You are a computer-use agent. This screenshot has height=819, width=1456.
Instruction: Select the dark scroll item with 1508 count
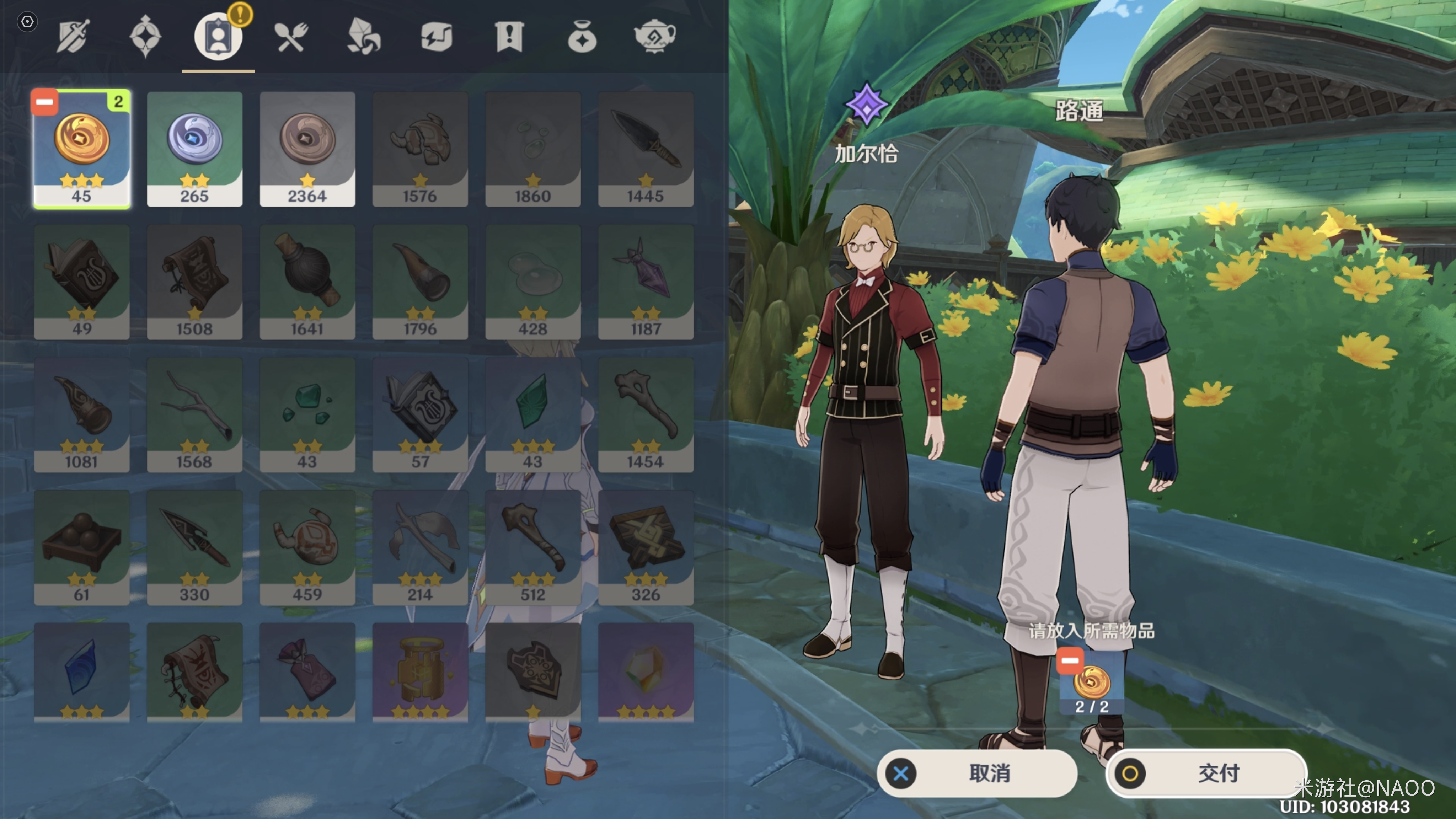click(x=194, y=282)
